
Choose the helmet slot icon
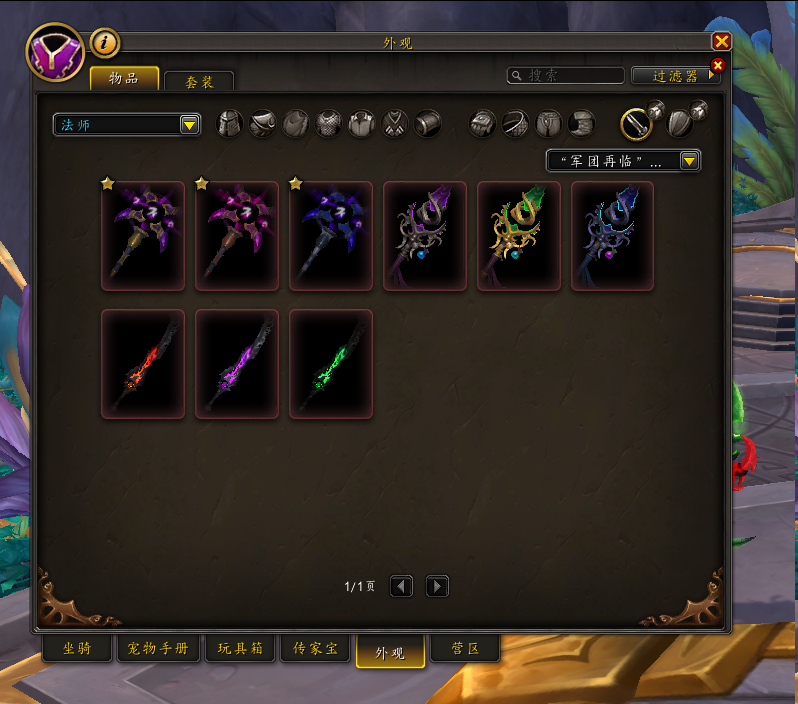[x=230, y=123]
